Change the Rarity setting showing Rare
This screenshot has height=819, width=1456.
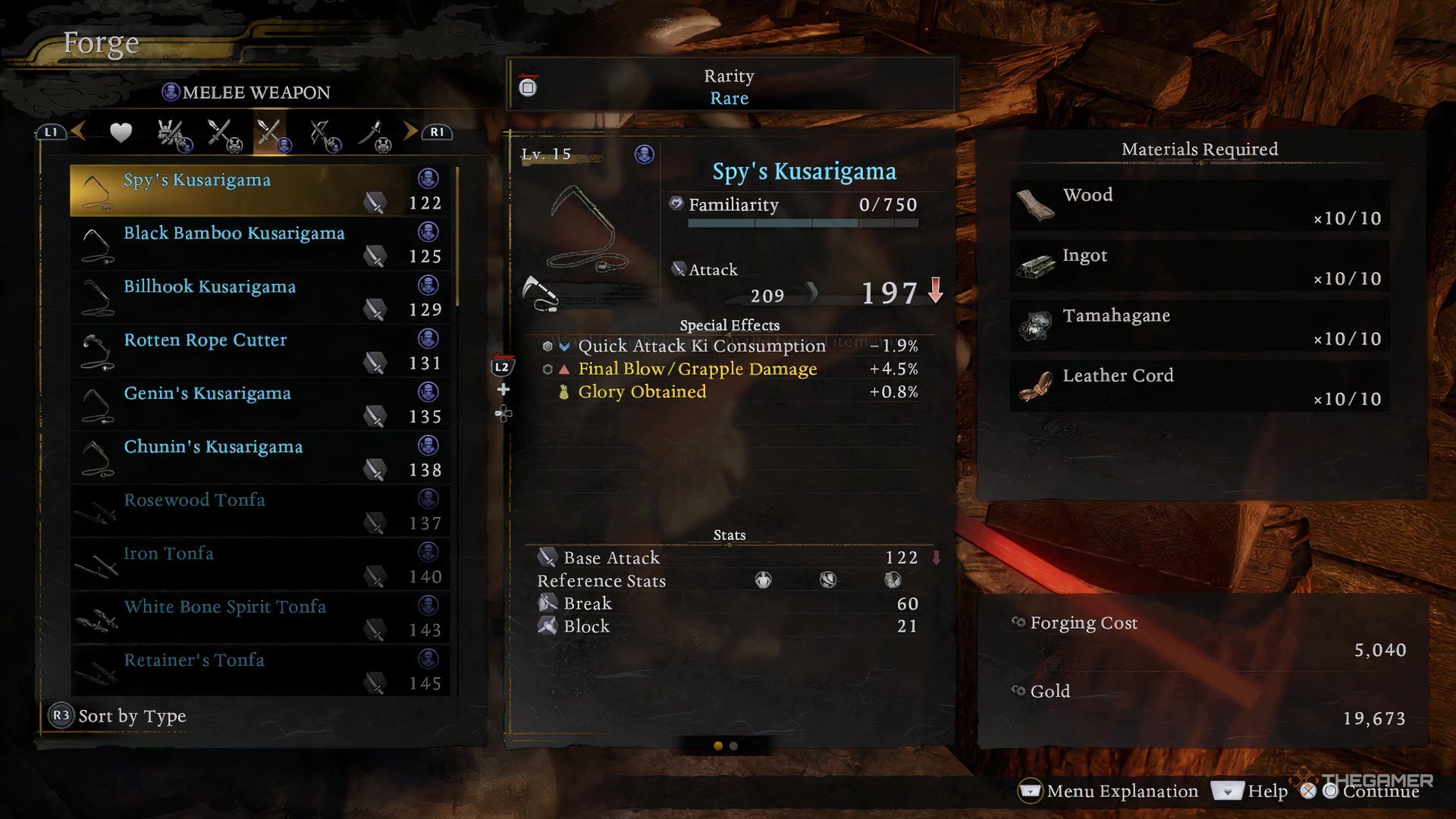(728, 86)
